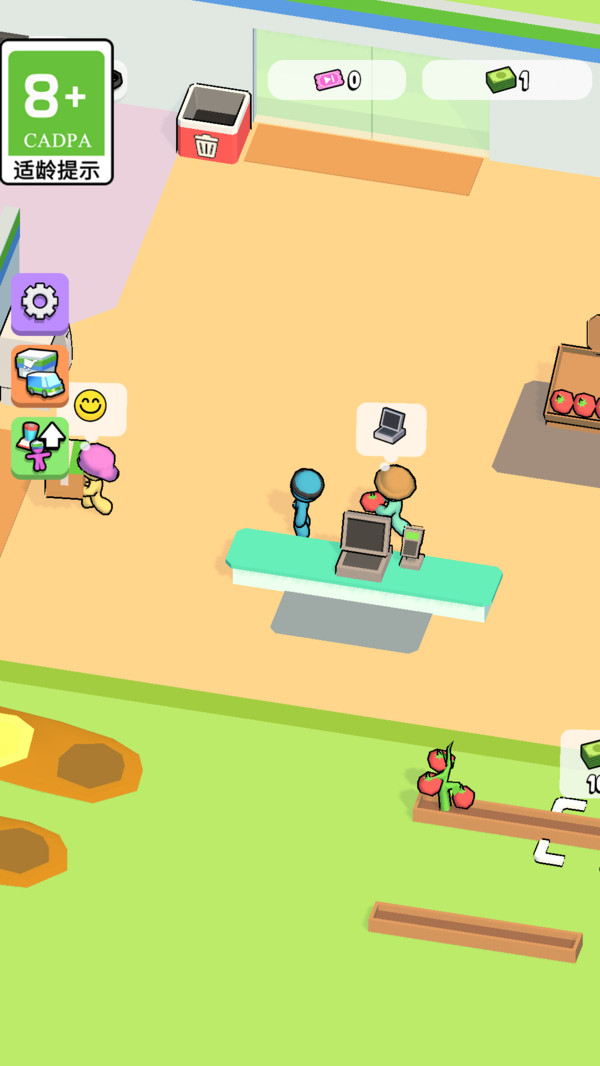This screenshot has width=600, height=1066.
Task: Open the staff upgrade menu
Action: coord(40,447)
